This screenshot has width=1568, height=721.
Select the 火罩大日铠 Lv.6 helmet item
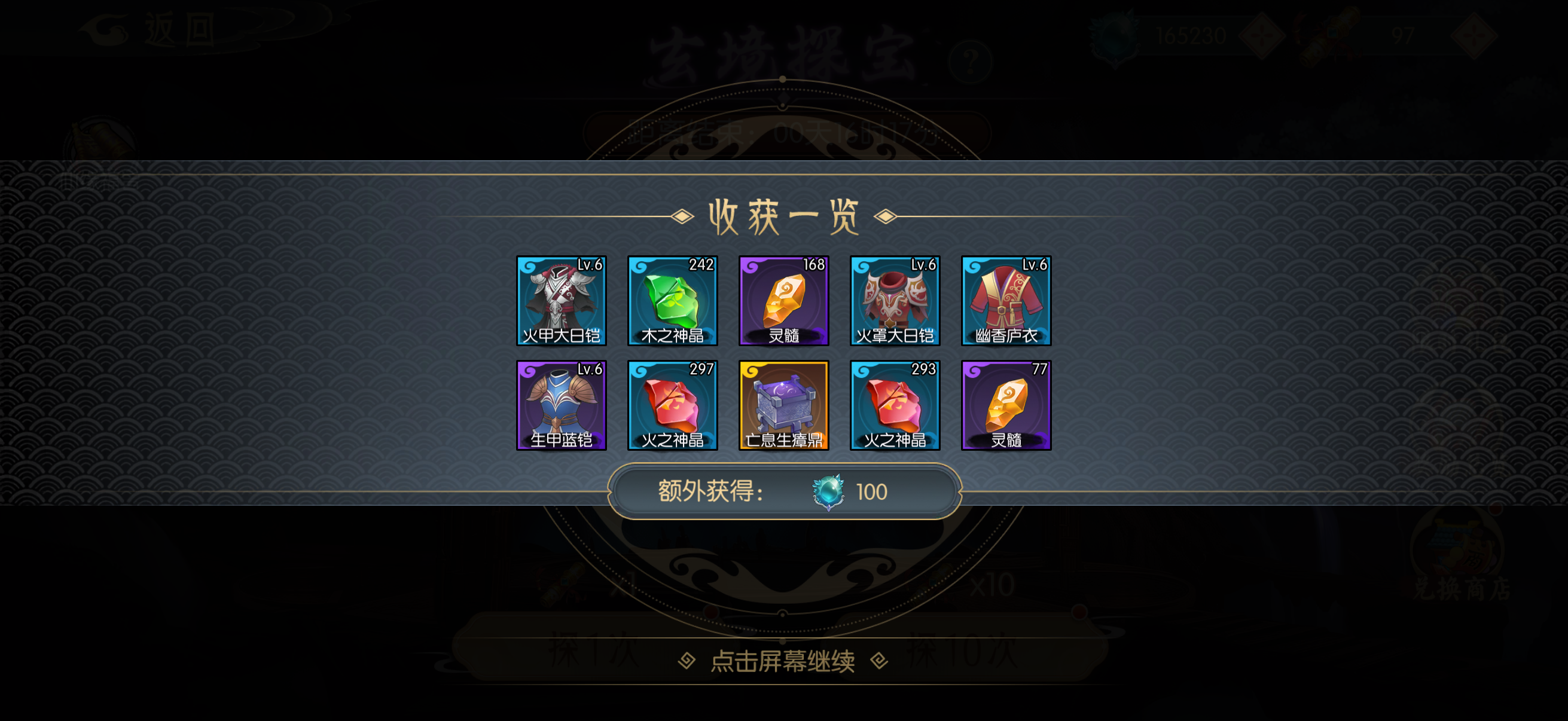(895, 301)
